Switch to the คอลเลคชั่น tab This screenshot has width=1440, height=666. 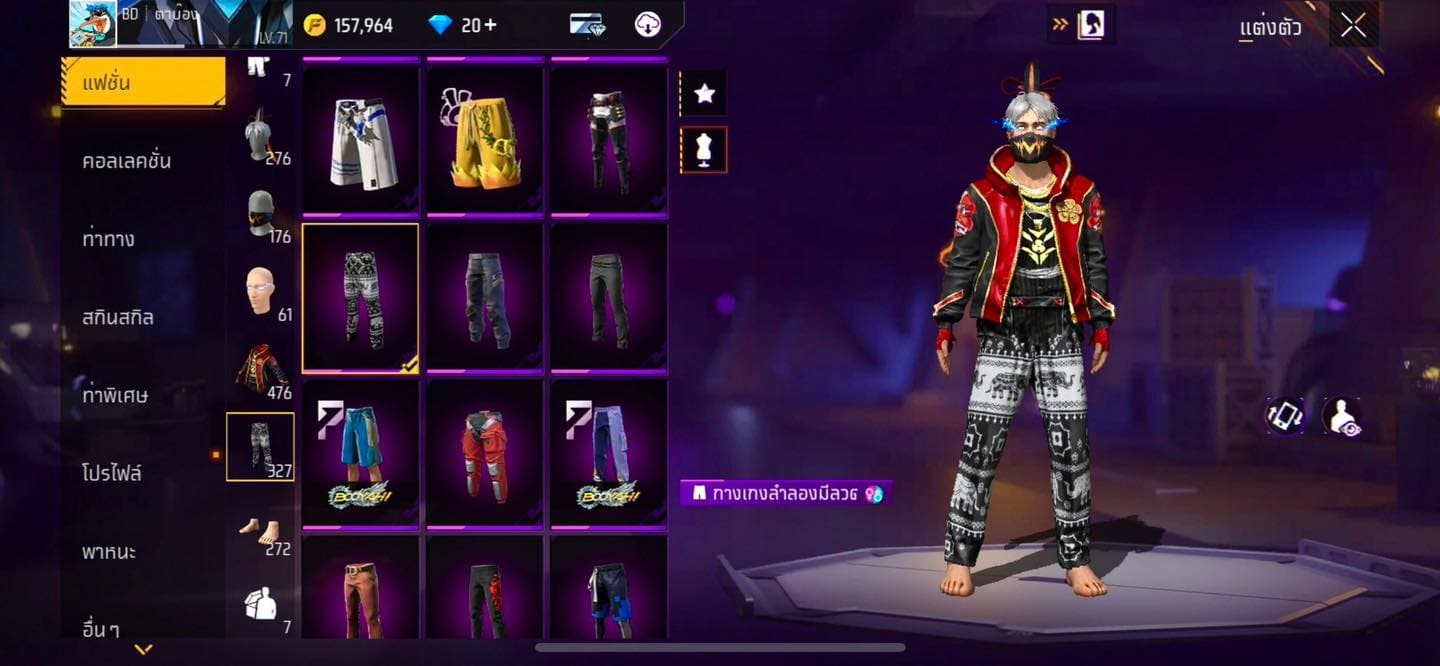(x=127, y=161)
